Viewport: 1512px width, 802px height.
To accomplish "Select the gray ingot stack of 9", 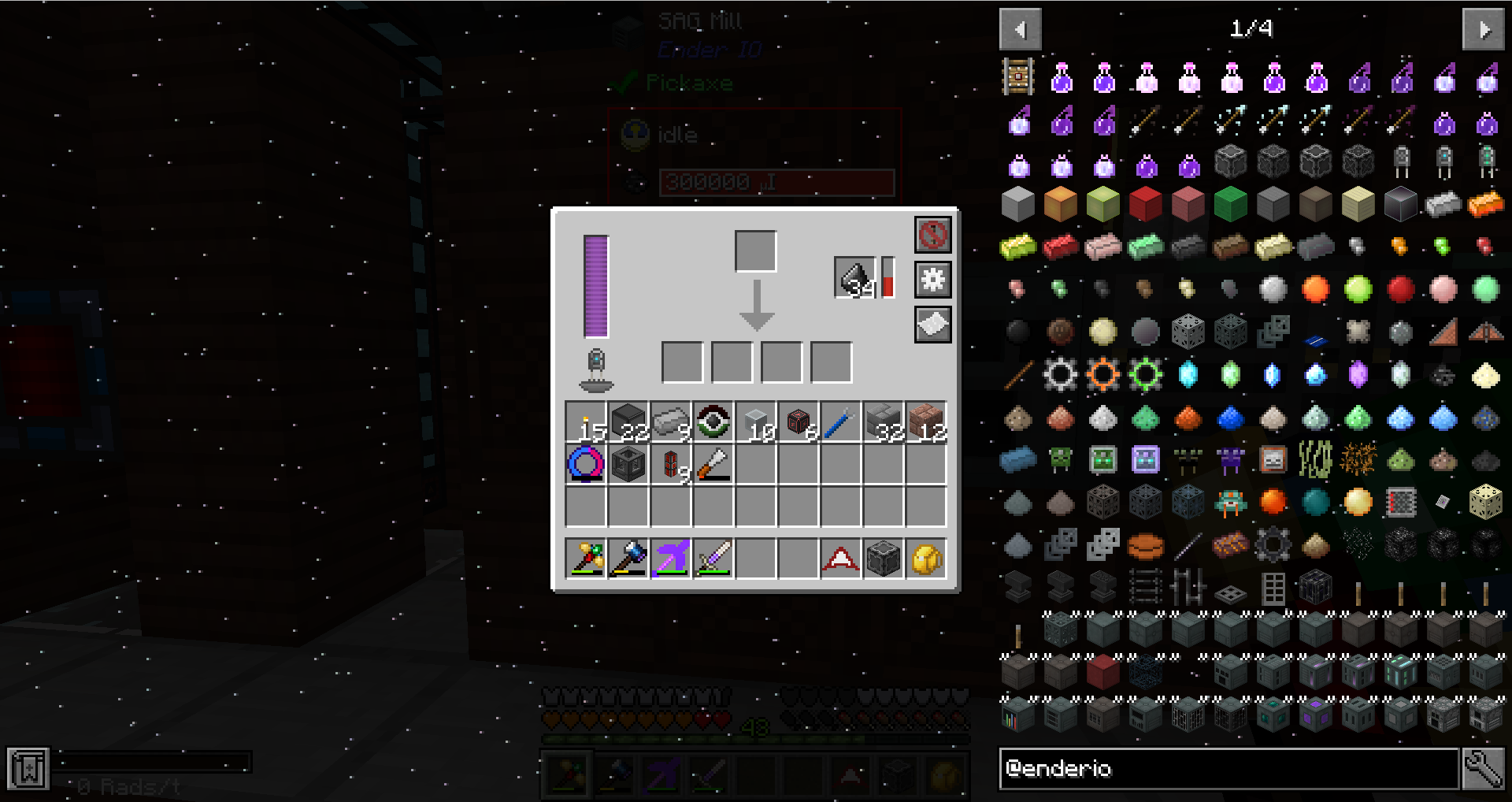I will (671, 423).
